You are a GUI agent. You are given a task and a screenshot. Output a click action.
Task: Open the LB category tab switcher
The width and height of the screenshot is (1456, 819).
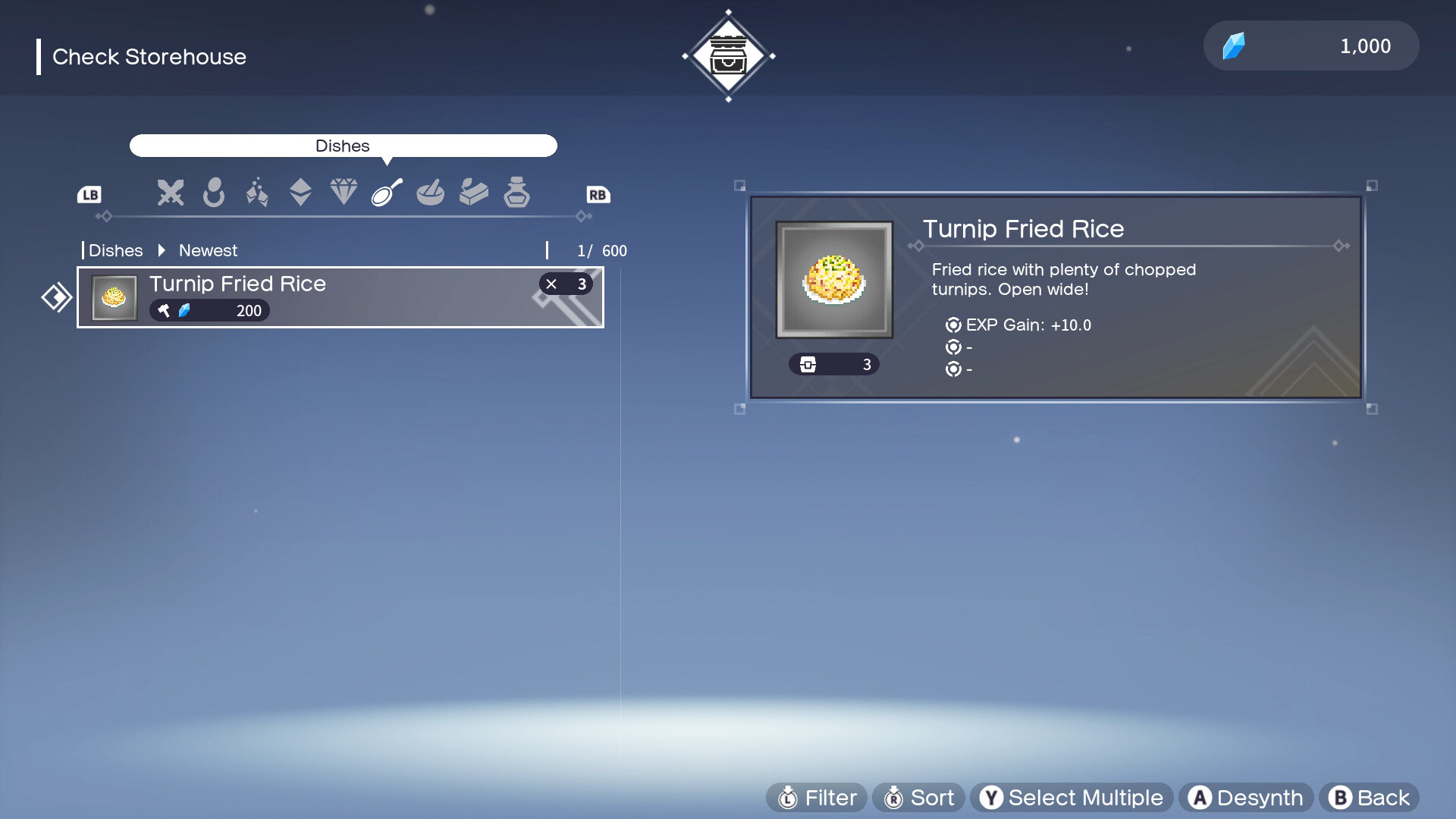(x=89, y=195)
